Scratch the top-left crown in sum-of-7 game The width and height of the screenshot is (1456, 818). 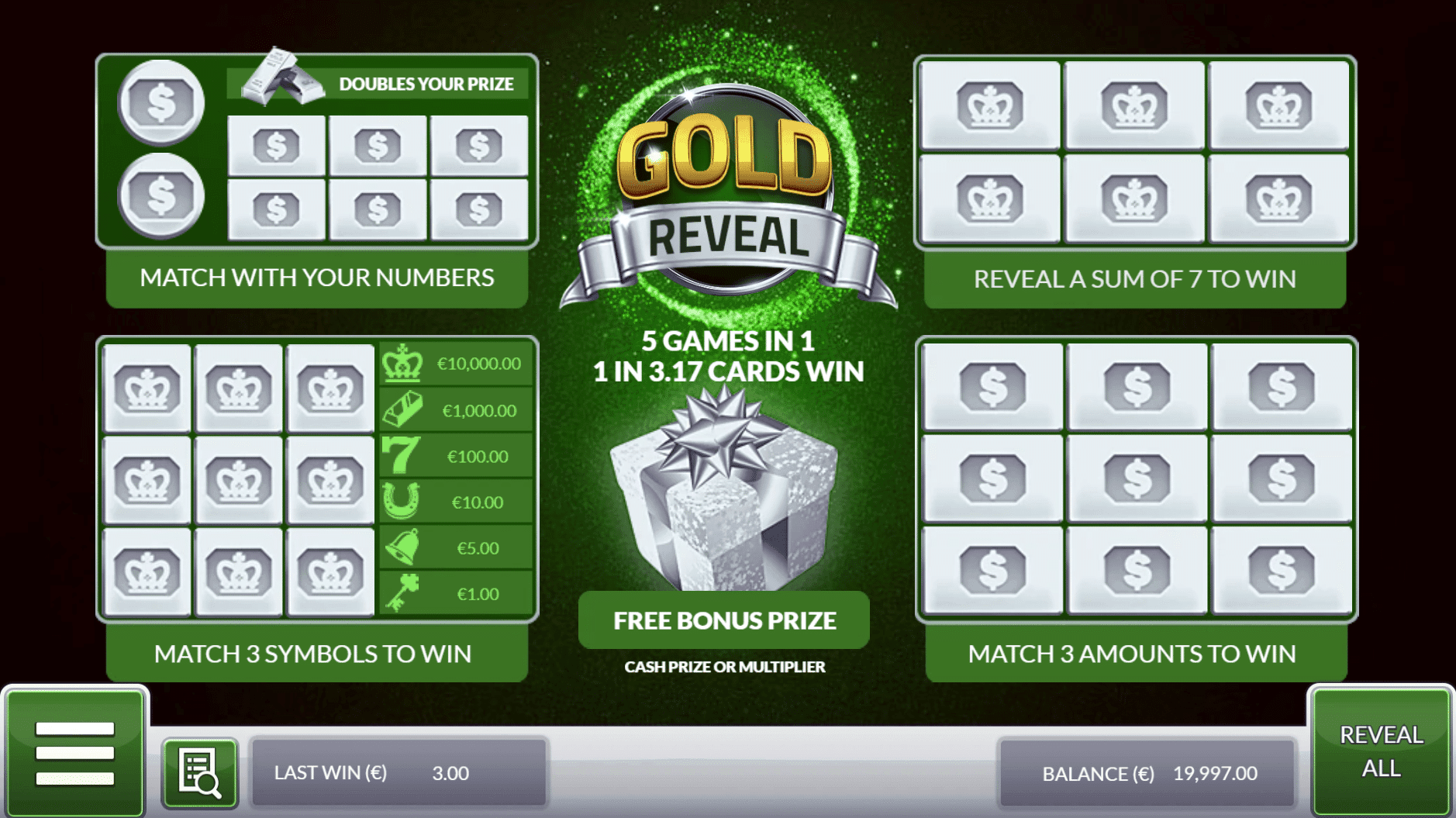pyautogui.click(x=990, y=105)
